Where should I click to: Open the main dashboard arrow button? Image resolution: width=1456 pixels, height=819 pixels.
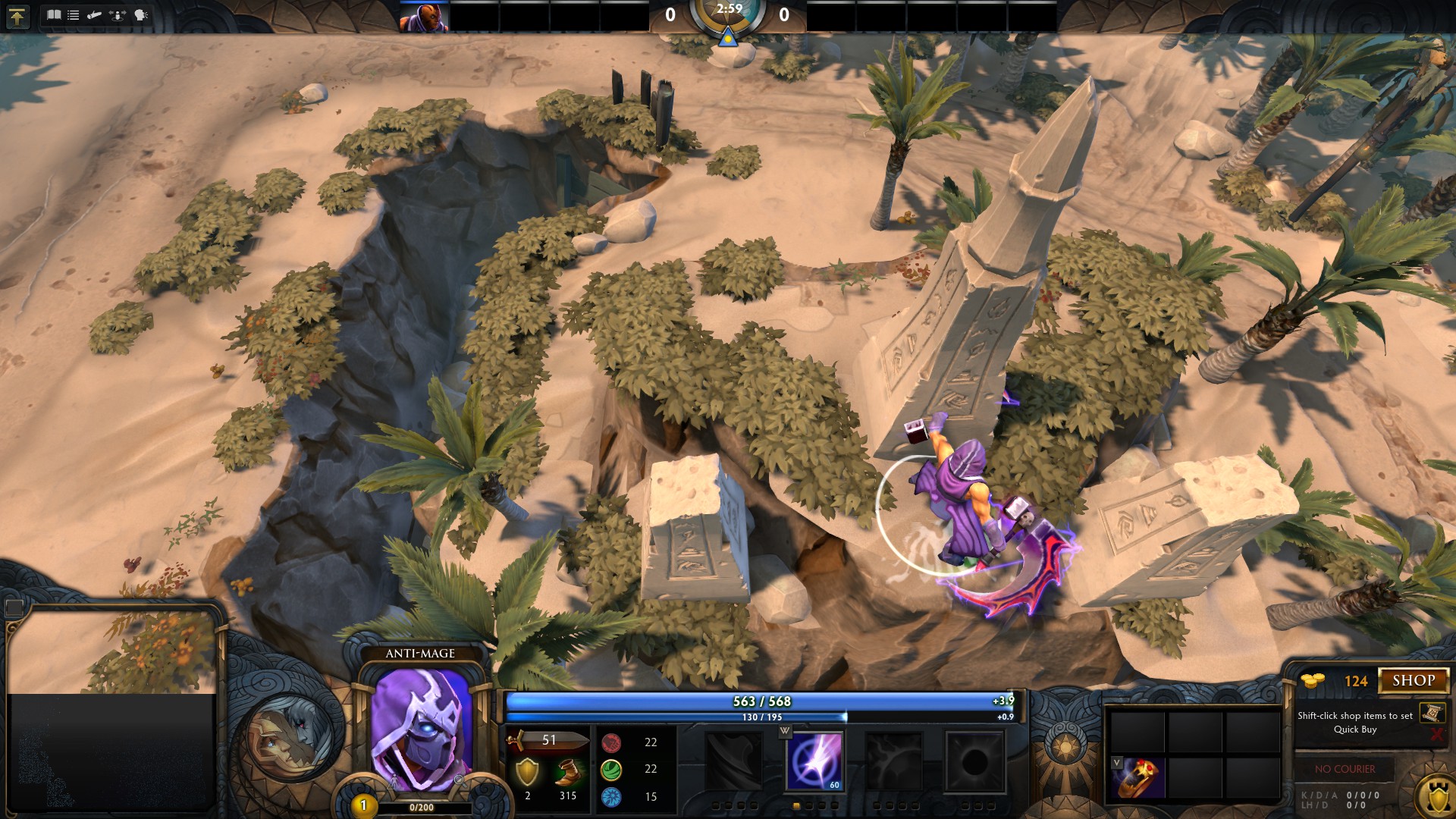(x=17, y=16)
